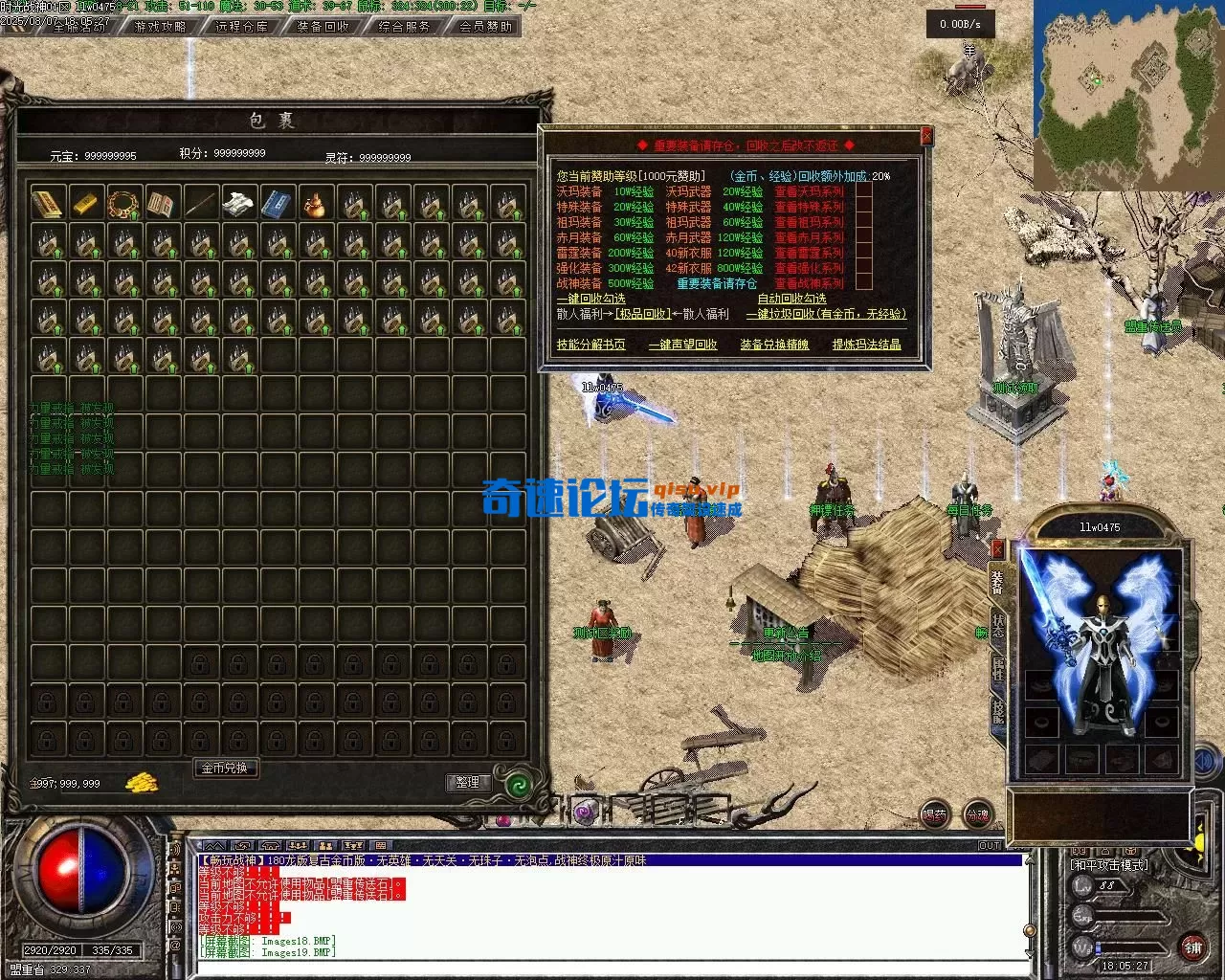The height and width of the screenshot is (980, 1225).
Task: Open the 装备回收 equipment recycle menu
Action: pyautogui.click(x=323, y=27)
